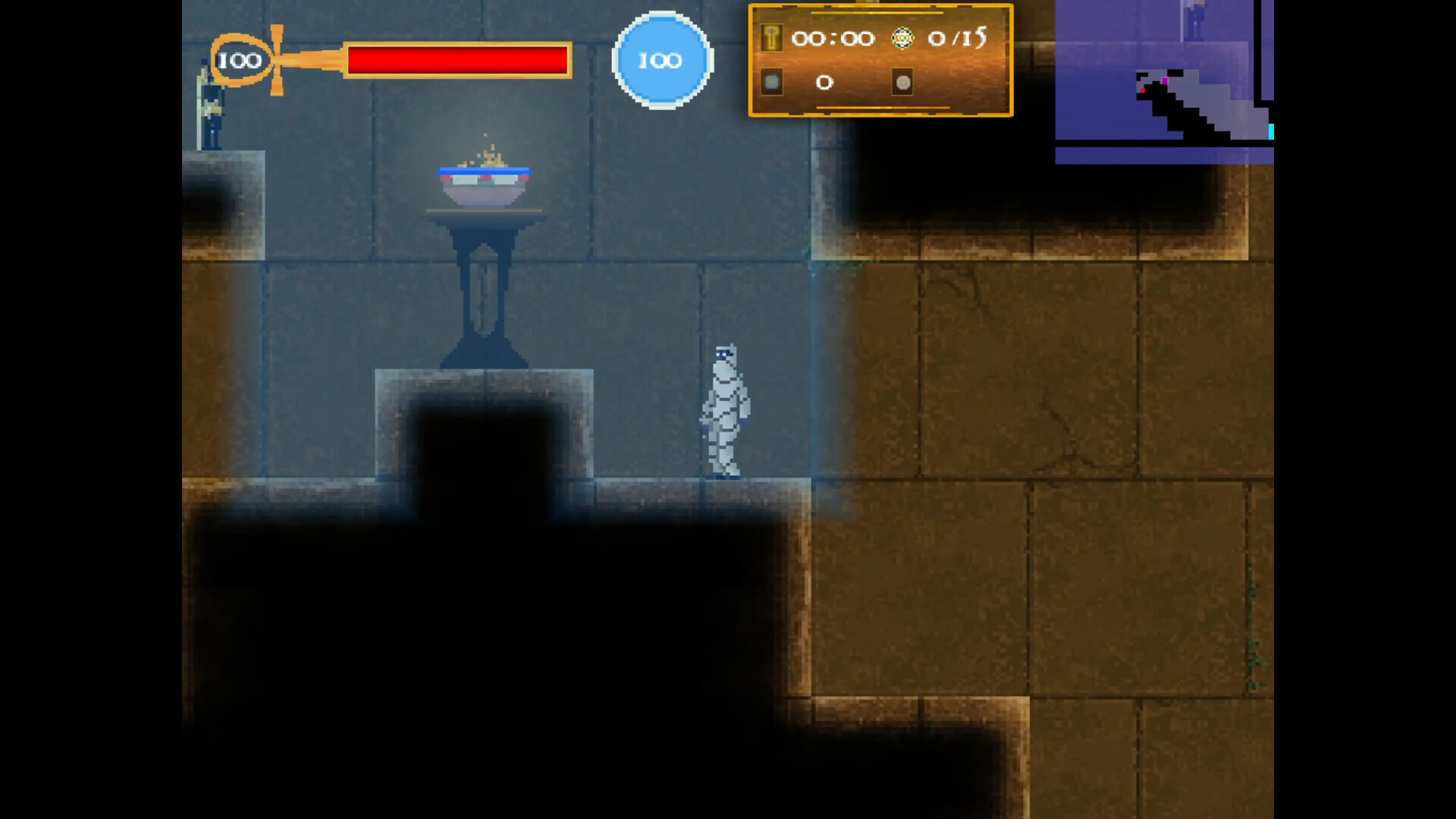Open the 00:00 timer display
This screenshot has height=819, width=1456.
833,39
